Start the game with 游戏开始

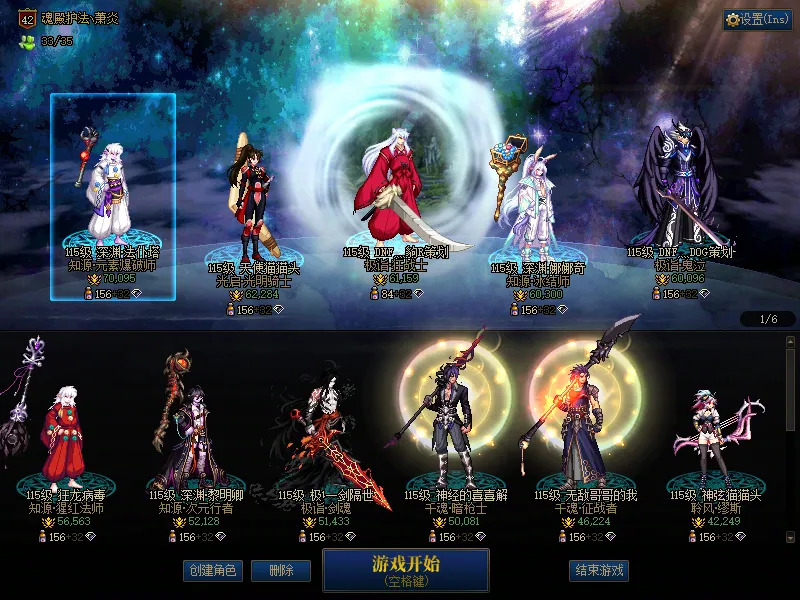coord(405,570)
